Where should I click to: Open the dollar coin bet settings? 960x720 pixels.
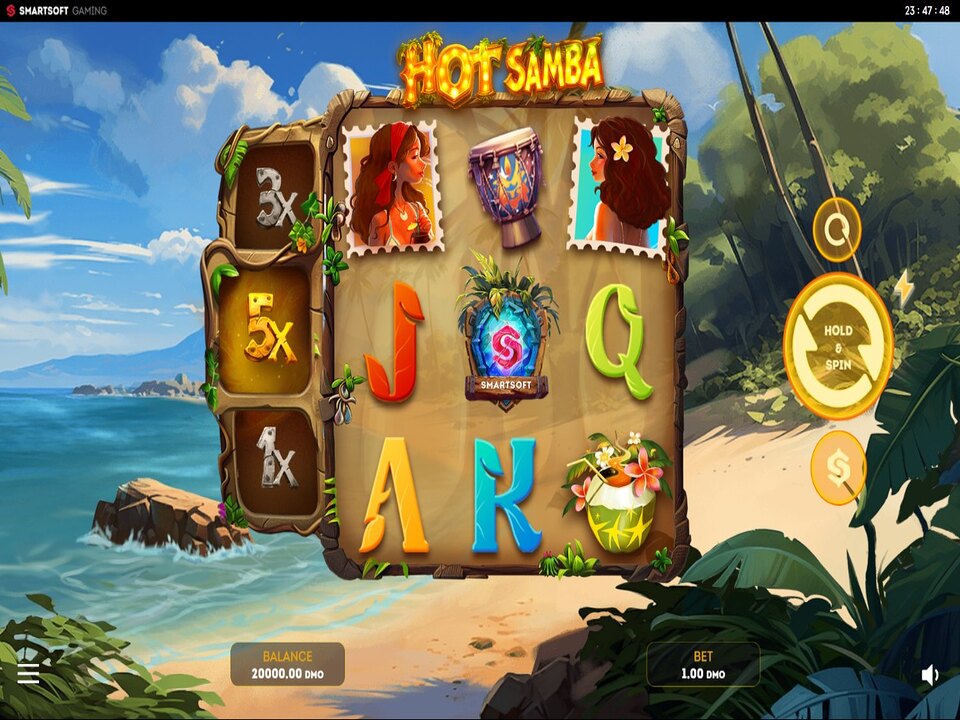[838, 467]
